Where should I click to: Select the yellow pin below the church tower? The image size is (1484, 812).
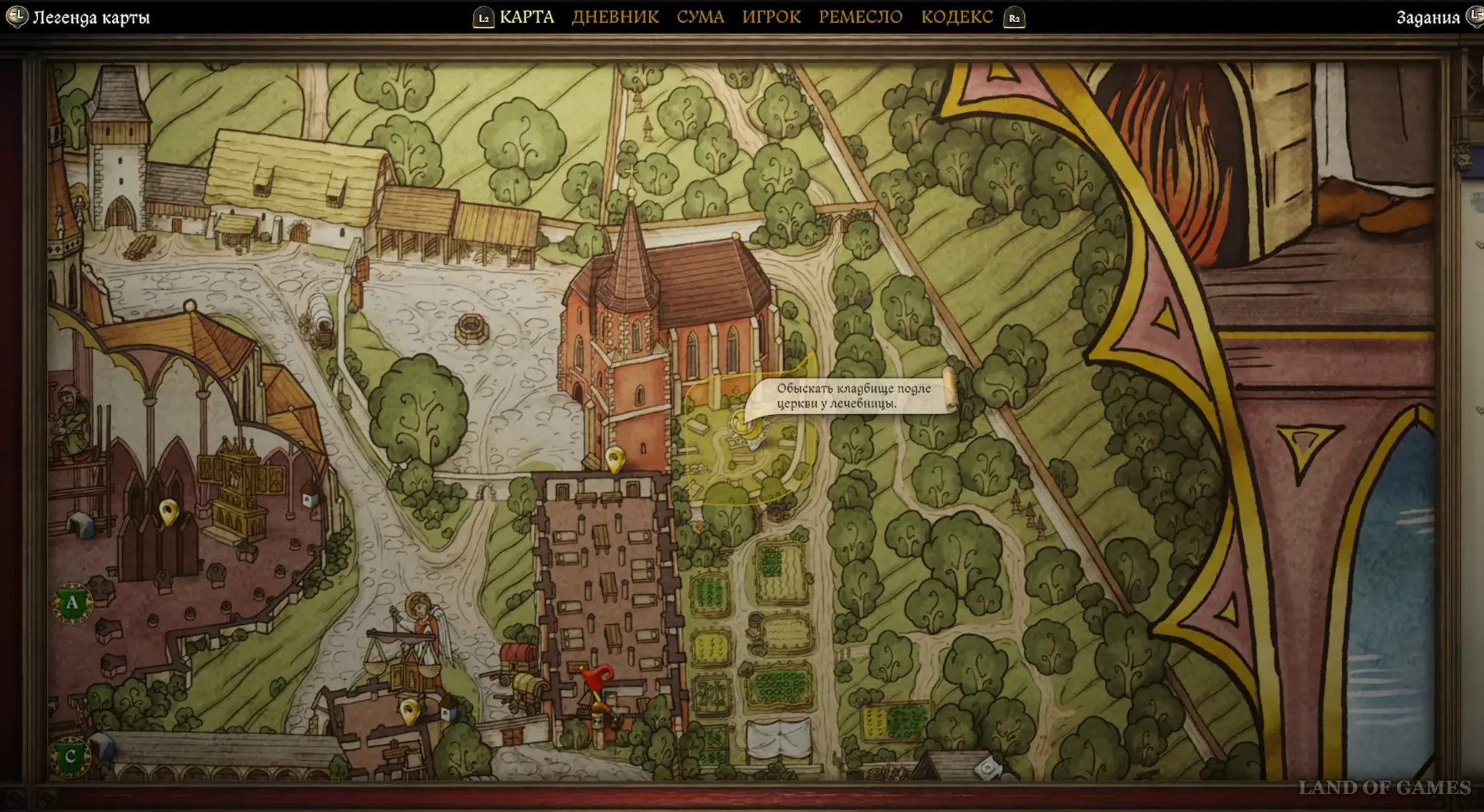[614, 459]
